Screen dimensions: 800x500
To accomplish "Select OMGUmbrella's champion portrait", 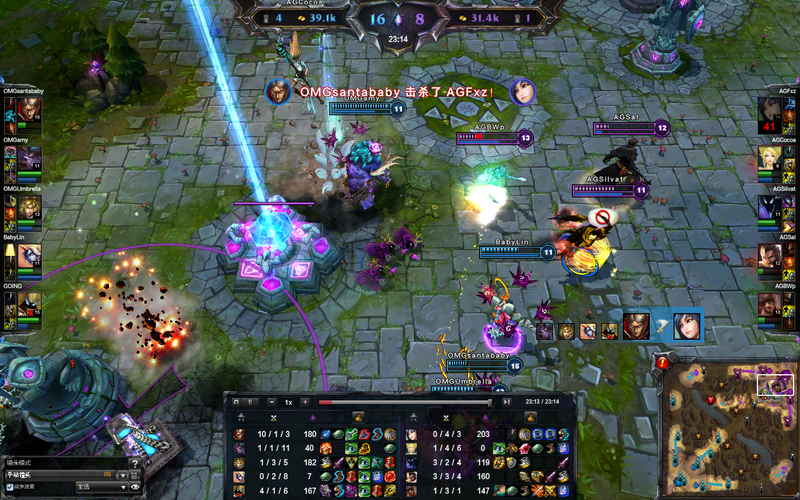I will [x=27, y=208].
